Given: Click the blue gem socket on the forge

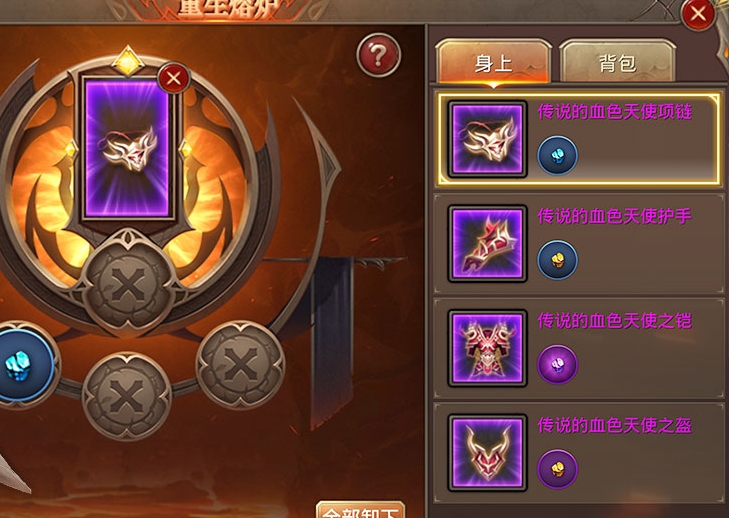Looking at the screenshot, I should tap(21, 364).
